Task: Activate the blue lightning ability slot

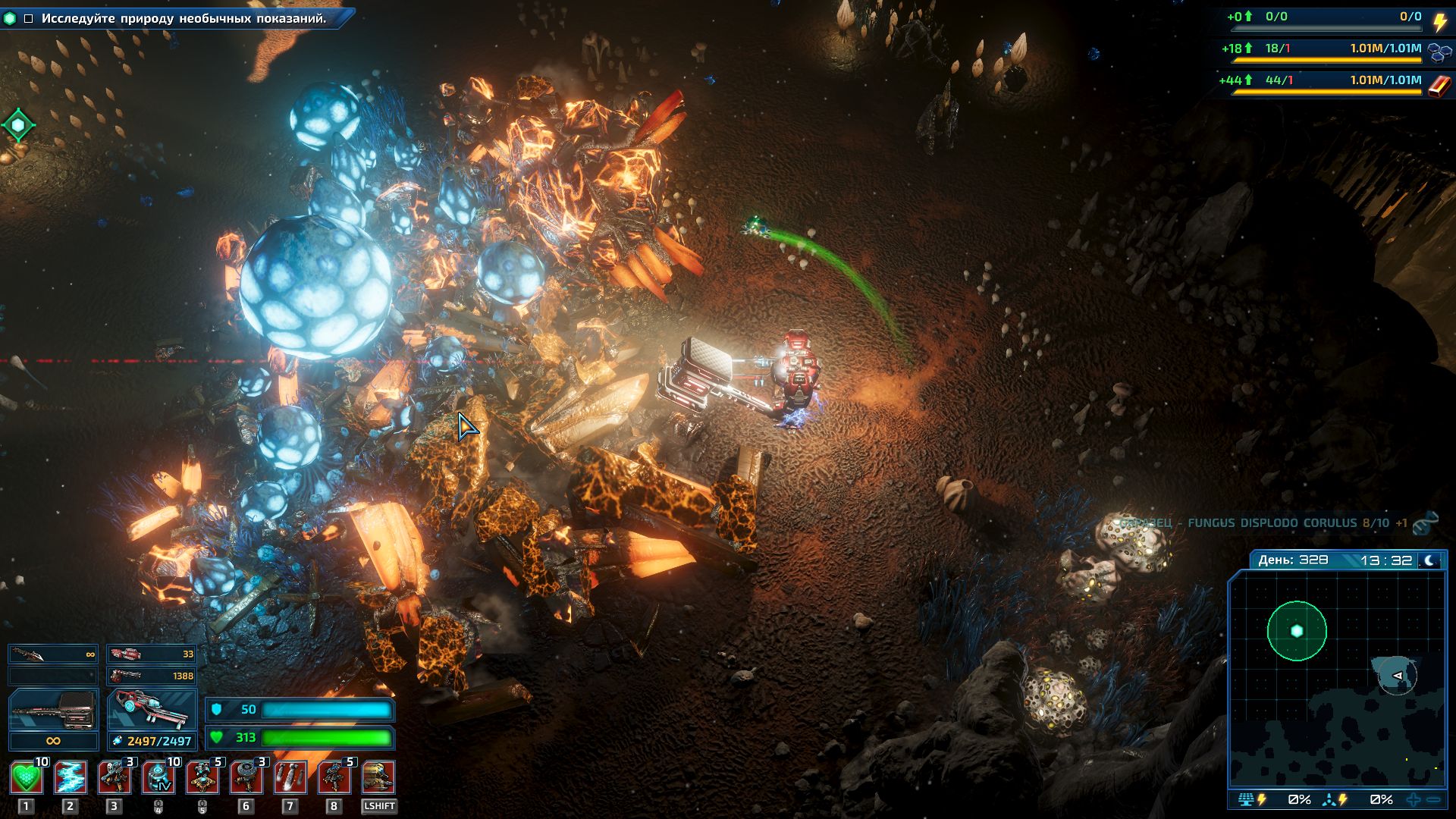Action: [x=71, y=778]
